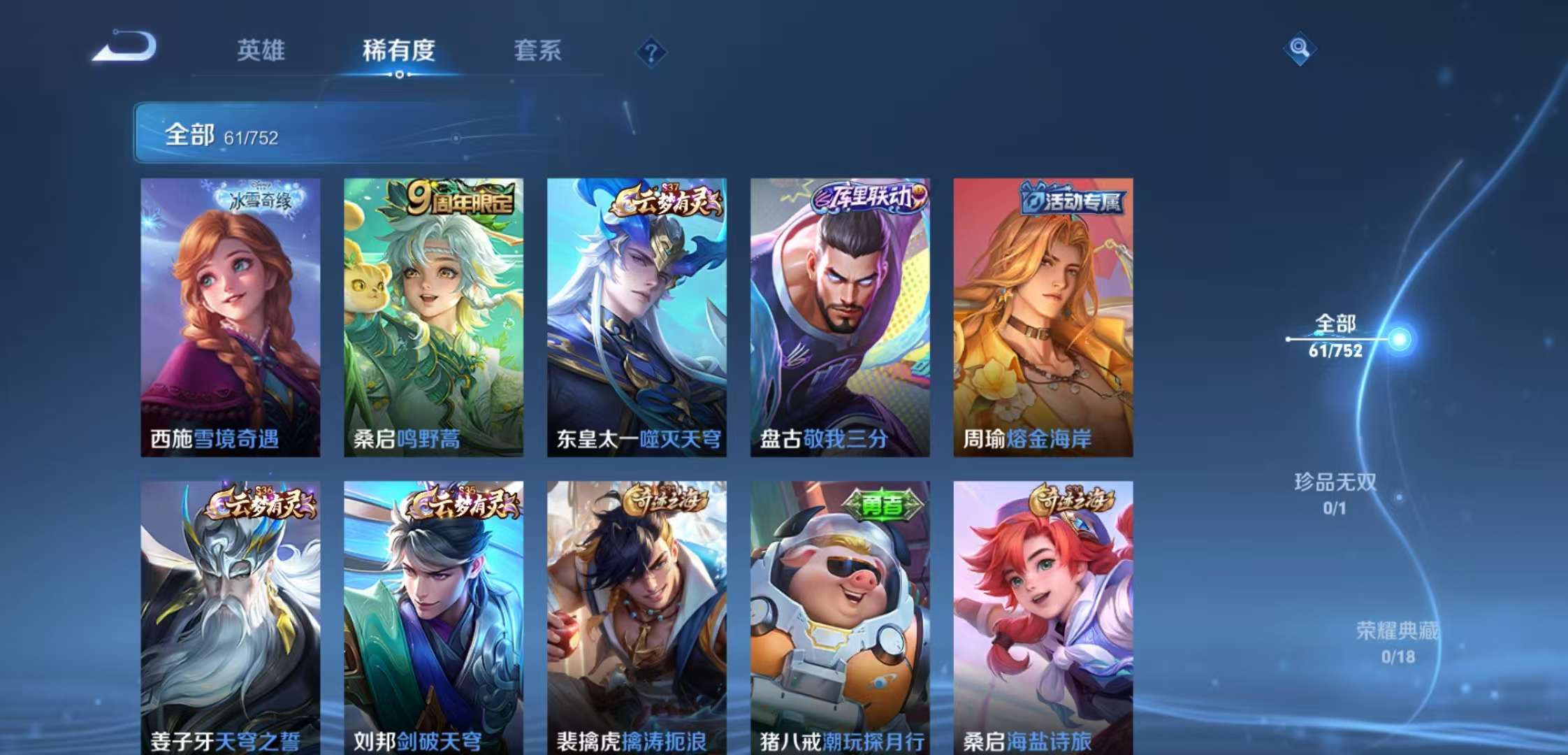Switch to the 英雄 tab
The image size is (1568, 755).
(261, 51)
